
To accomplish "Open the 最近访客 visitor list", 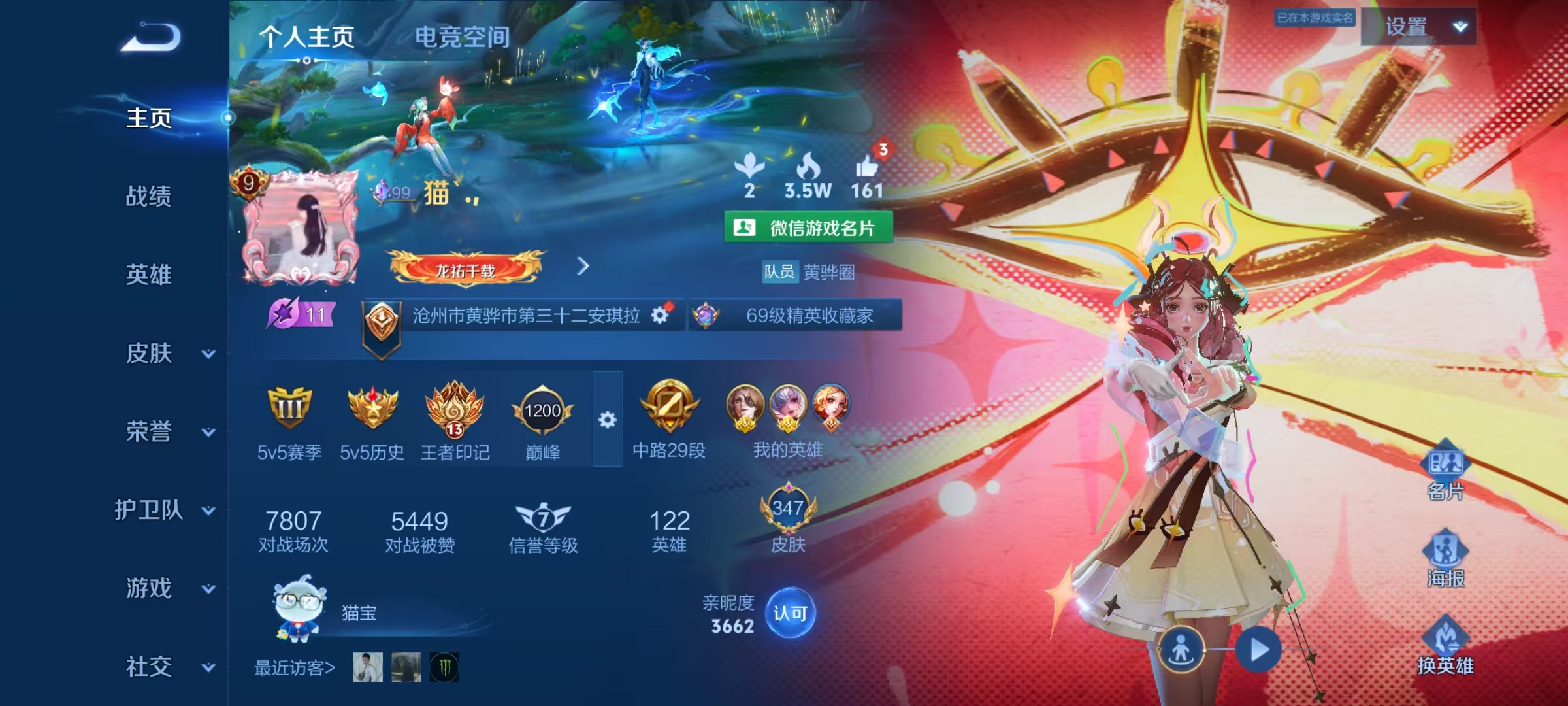I will click(294, 667).
